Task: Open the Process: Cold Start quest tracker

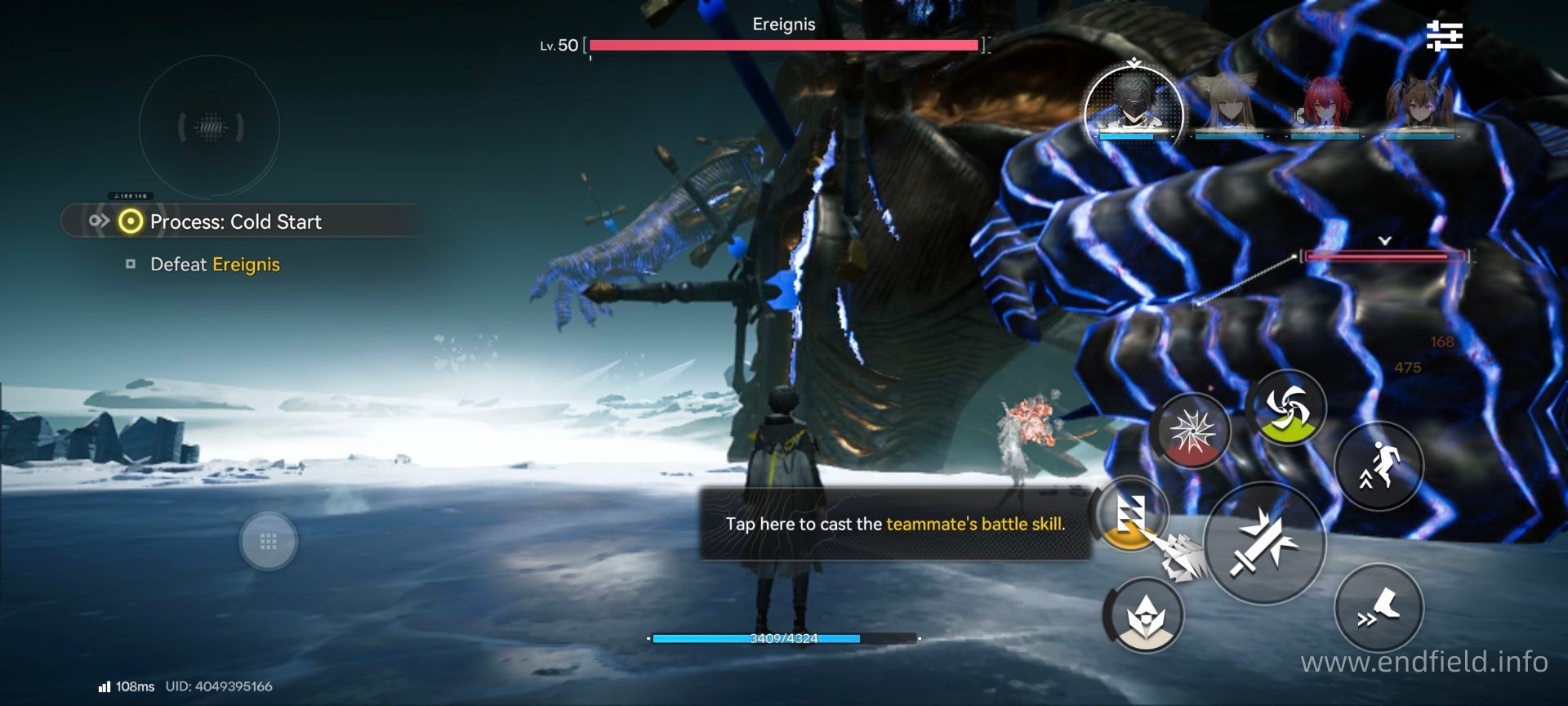Action: [235, 221]
